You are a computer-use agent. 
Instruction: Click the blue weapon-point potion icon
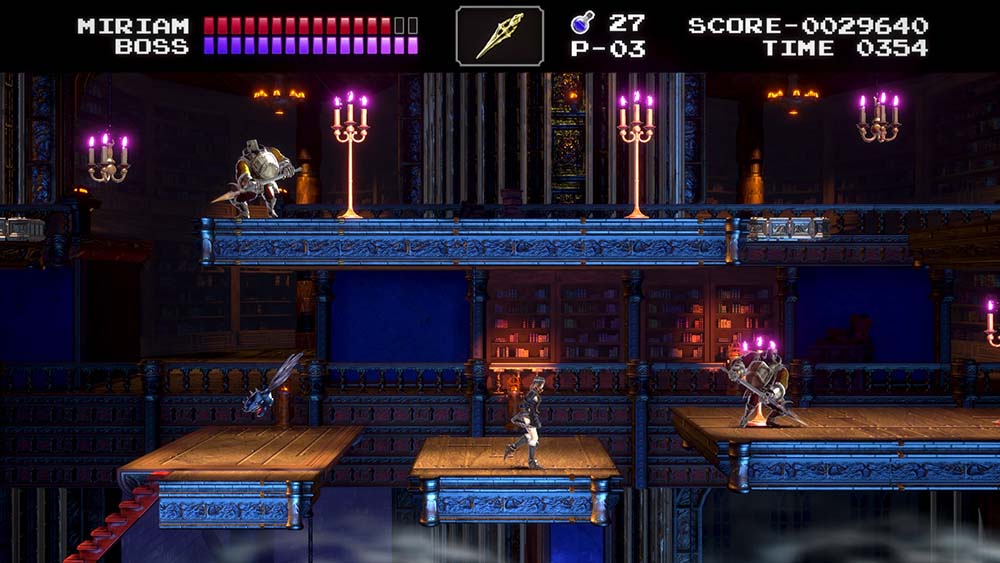pos(582,22)
